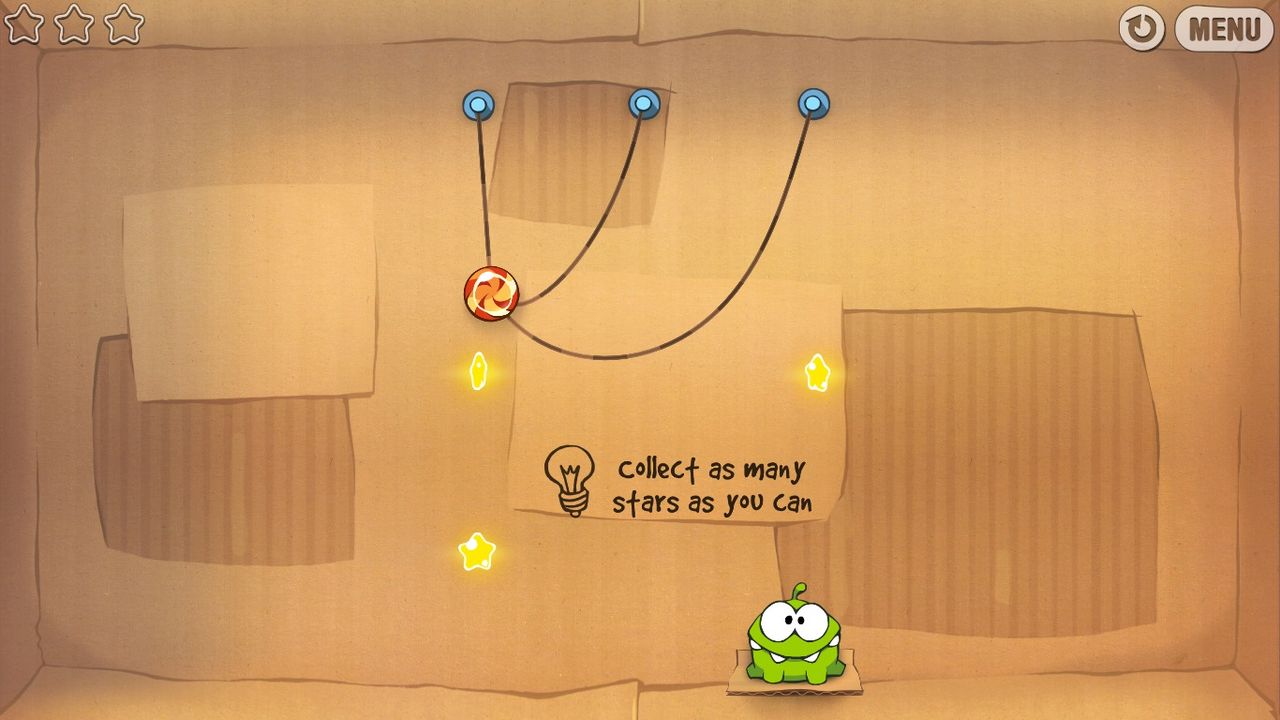Collect the glowing star on the right
The width and height of the screenshot is (1280, 720).
816,372
